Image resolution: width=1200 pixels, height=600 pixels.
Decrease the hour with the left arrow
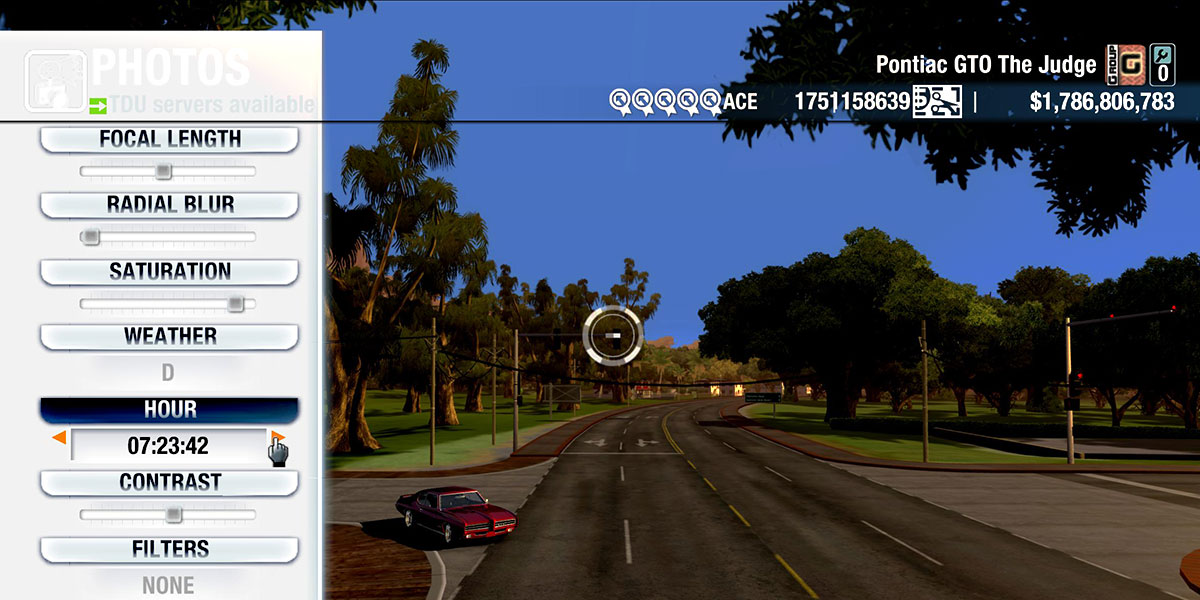[59, 438]
